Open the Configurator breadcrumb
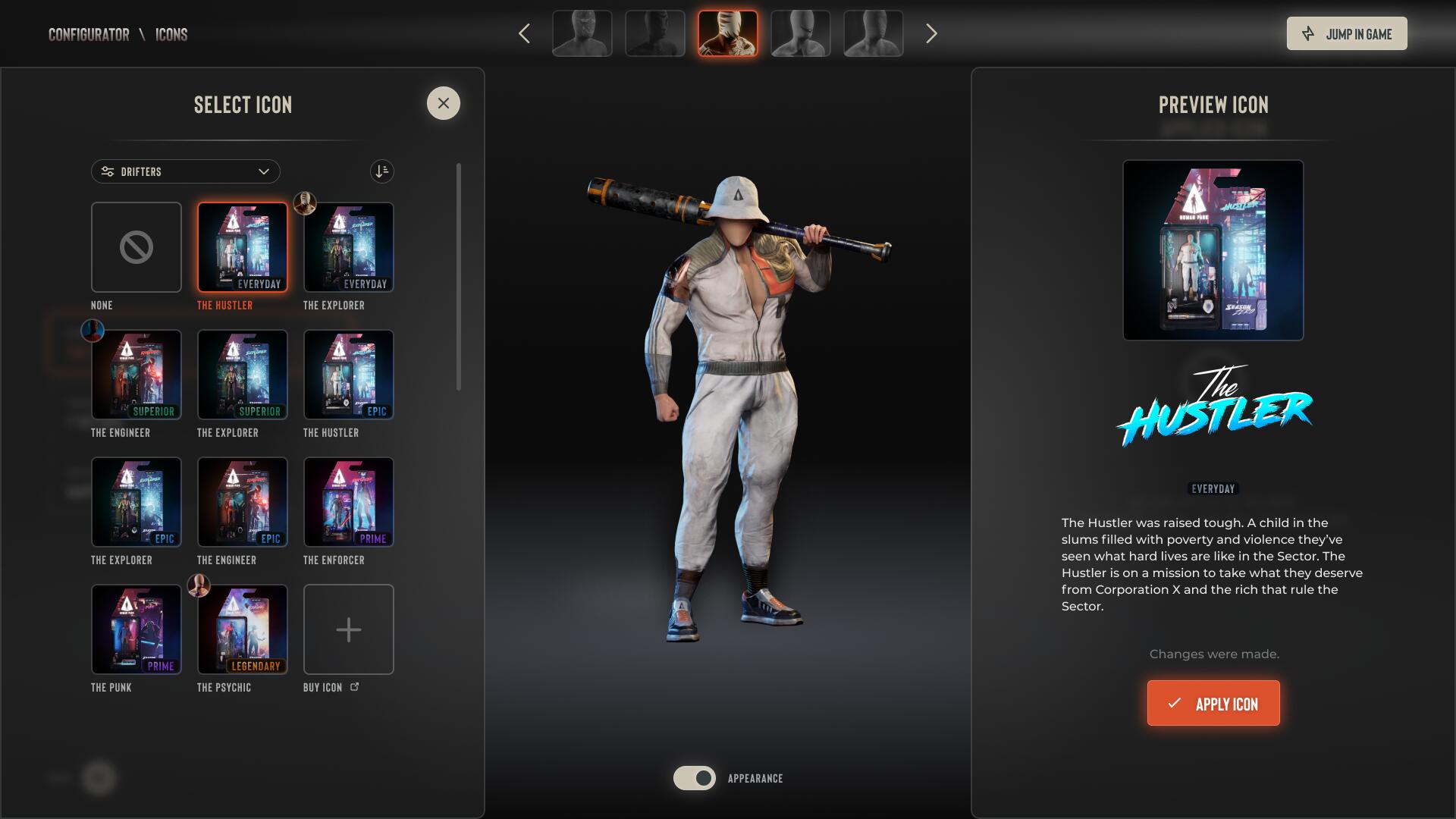The image size is (1456, 819). point(89,33)
